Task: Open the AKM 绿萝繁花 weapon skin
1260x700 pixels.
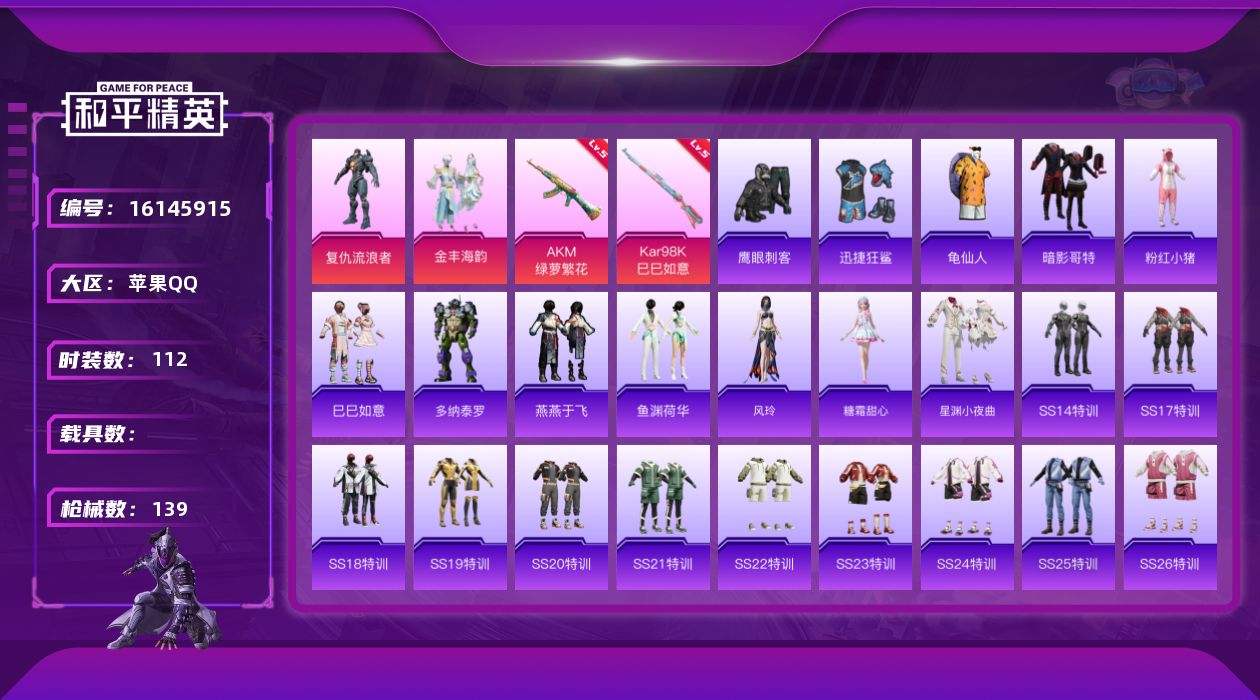Action: [x=561, y=211]
